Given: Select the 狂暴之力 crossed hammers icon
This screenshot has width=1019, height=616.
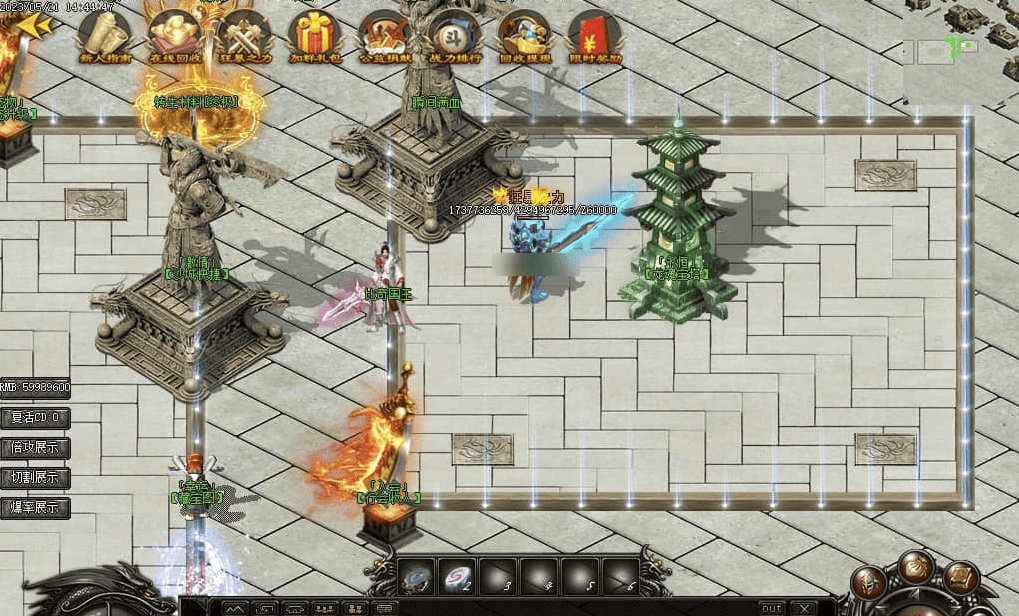Looking at the screenshot, I should pos(241,34).
